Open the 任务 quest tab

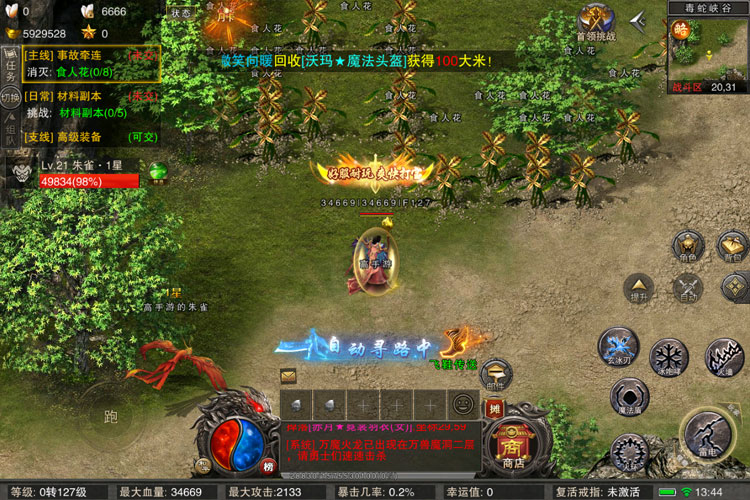11,67
